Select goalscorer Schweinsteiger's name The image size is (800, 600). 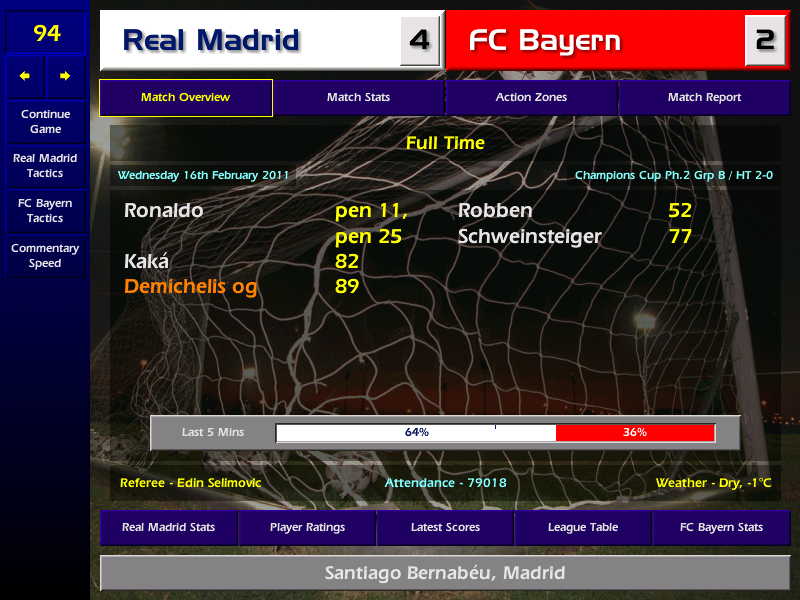click(x=530, y=237)
